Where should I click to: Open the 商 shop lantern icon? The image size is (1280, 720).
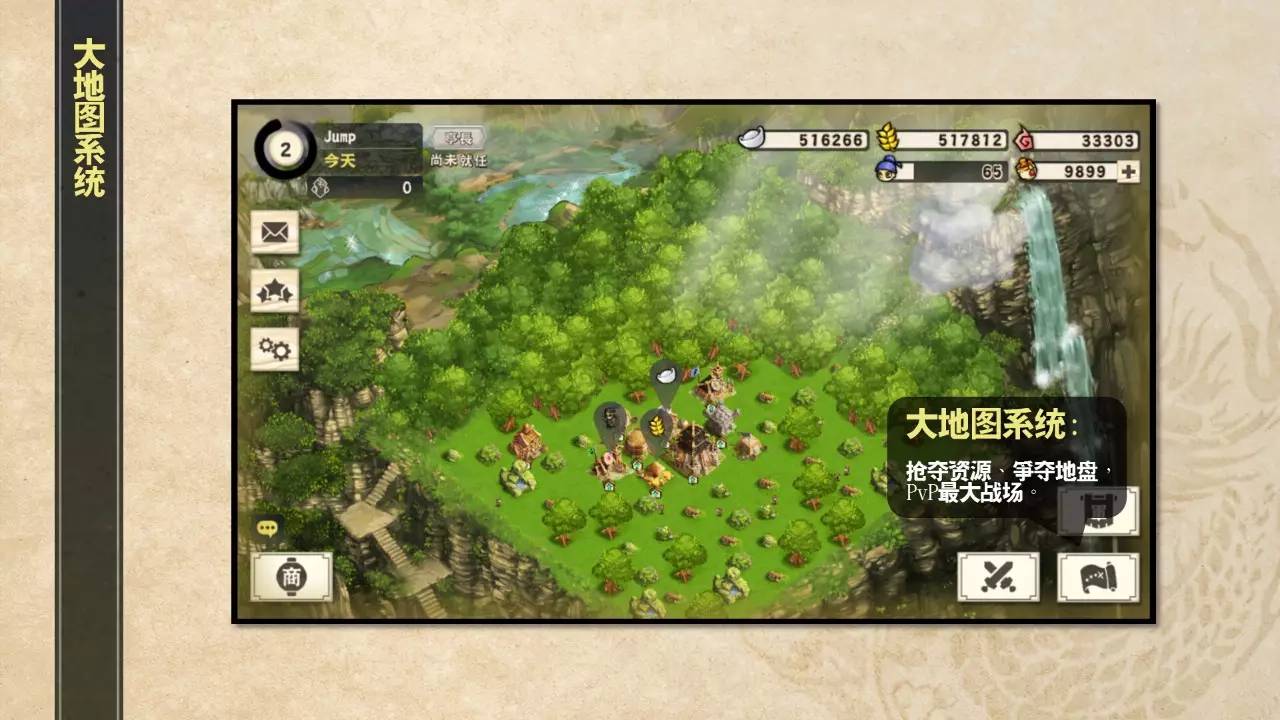tap(291, 576)
